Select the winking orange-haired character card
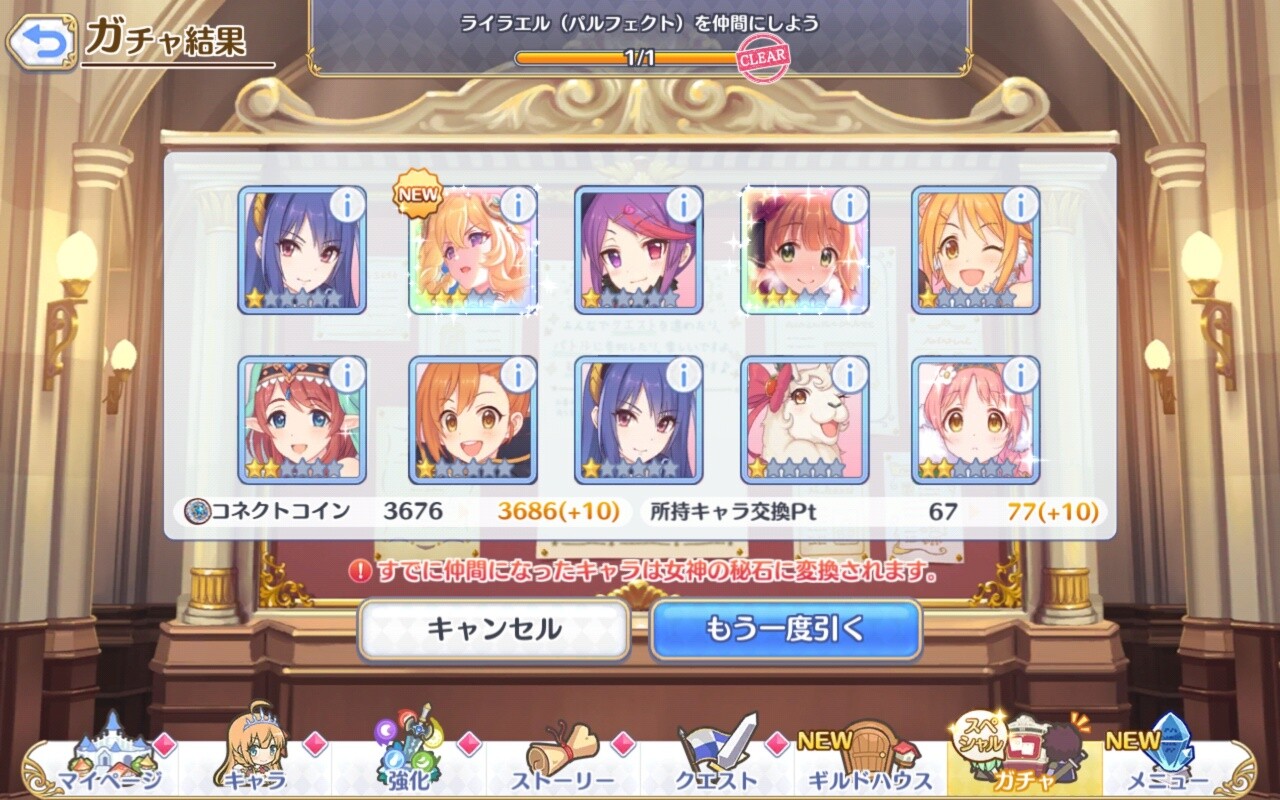This screenshot has width=1280, height=800. click(x=974, y=252)
